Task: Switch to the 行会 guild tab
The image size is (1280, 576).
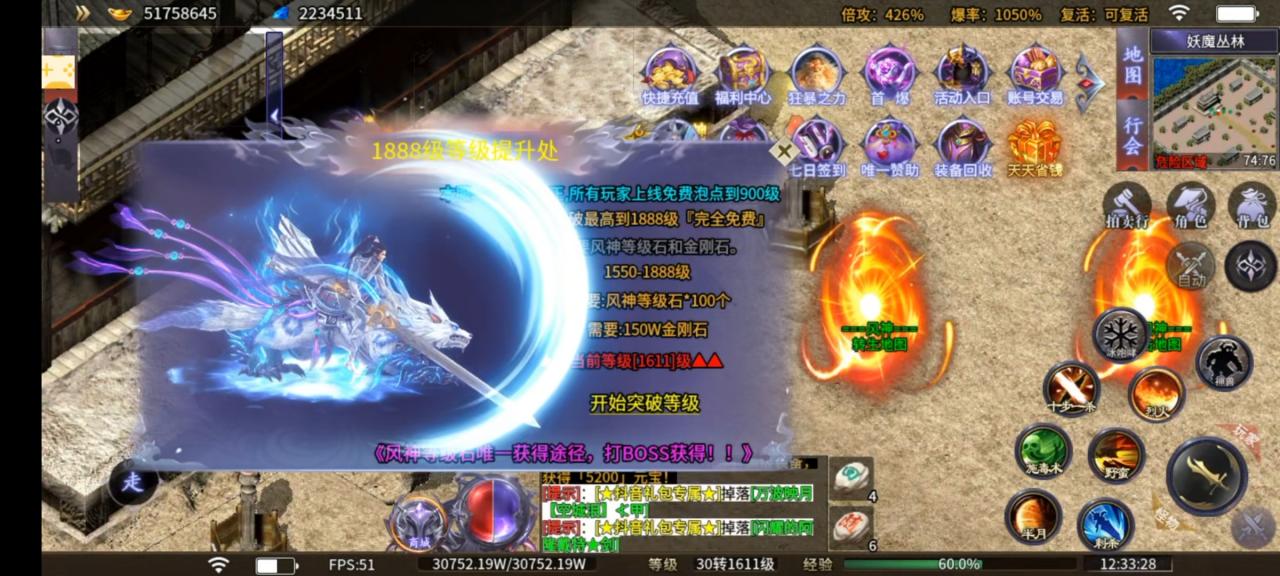Action: point(1132,134)
